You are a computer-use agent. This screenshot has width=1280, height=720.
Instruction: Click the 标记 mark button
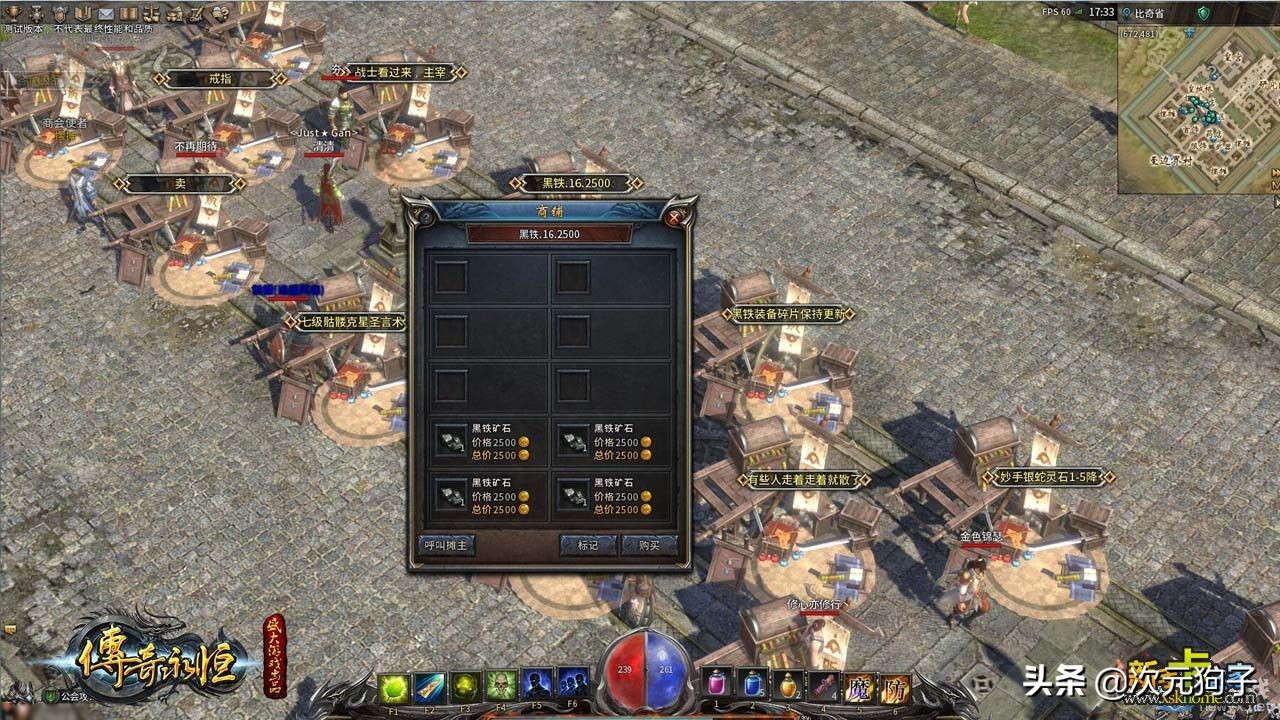coord(587,545)
